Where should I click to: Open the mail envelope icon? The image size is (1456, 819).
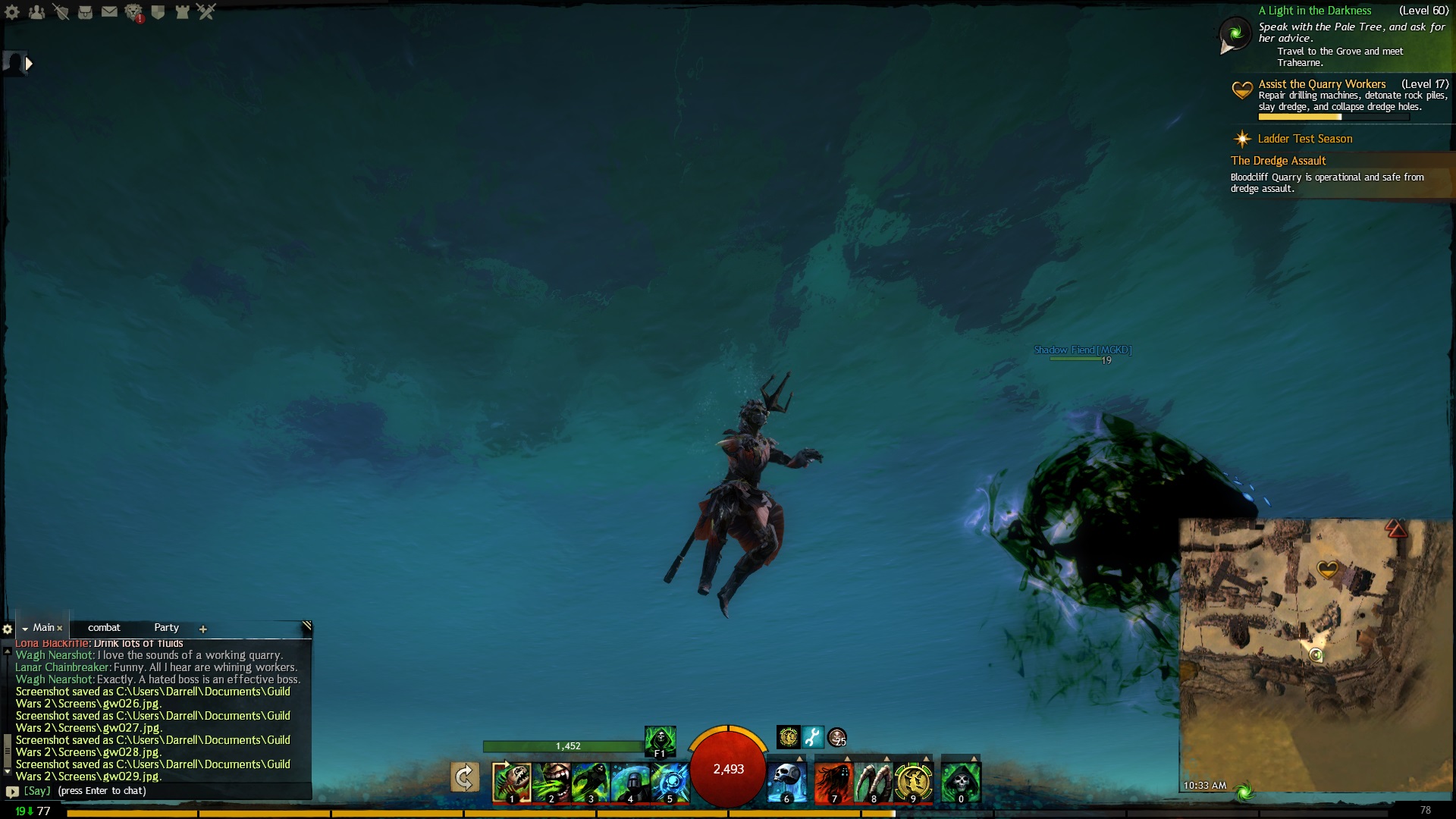coord(109,12)
